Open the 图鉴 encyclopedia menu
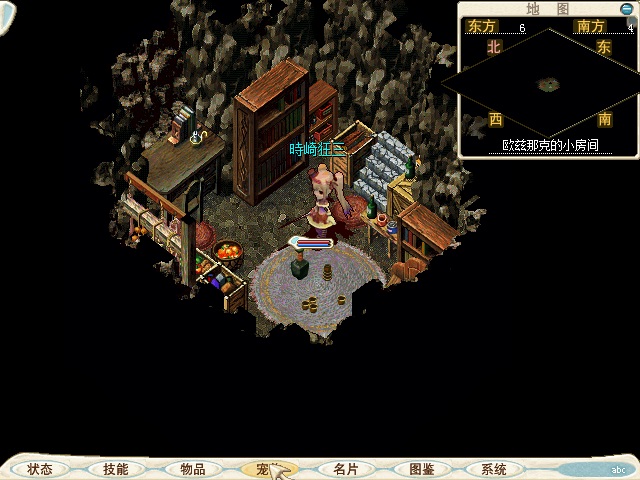Screen dimensions: 640x480 421,469
